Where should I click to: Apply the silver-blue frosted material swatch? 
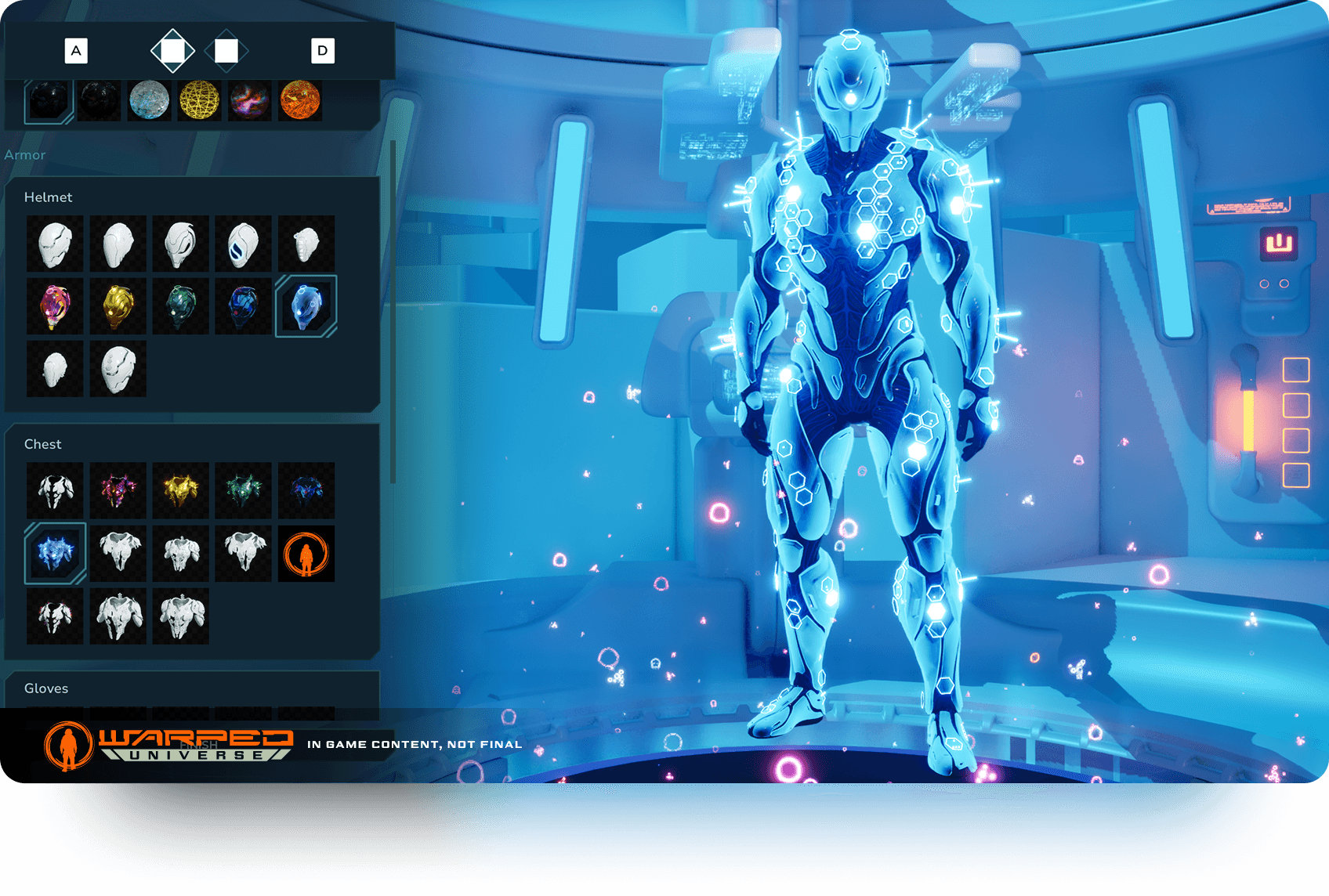click(149, 100)
